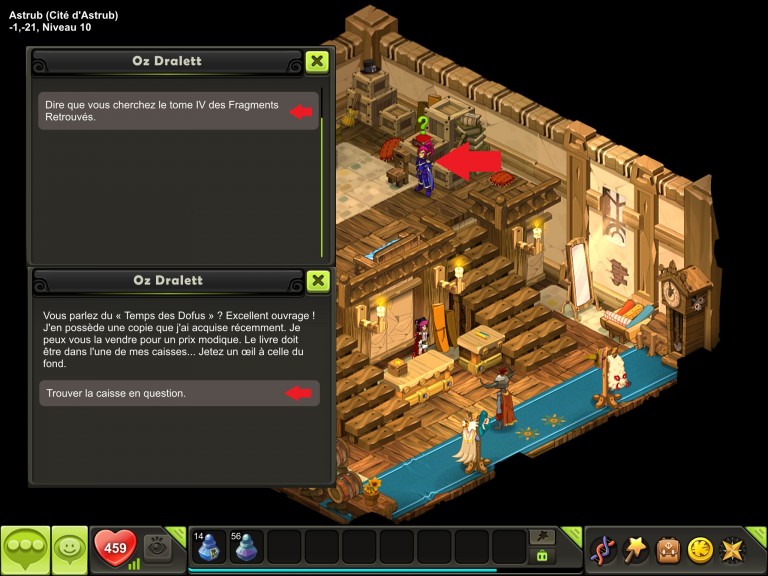Close the lower Oz Dralett dialogue window
The height and width of the screenshot is (576, 768).
click(x=317, y=280)
